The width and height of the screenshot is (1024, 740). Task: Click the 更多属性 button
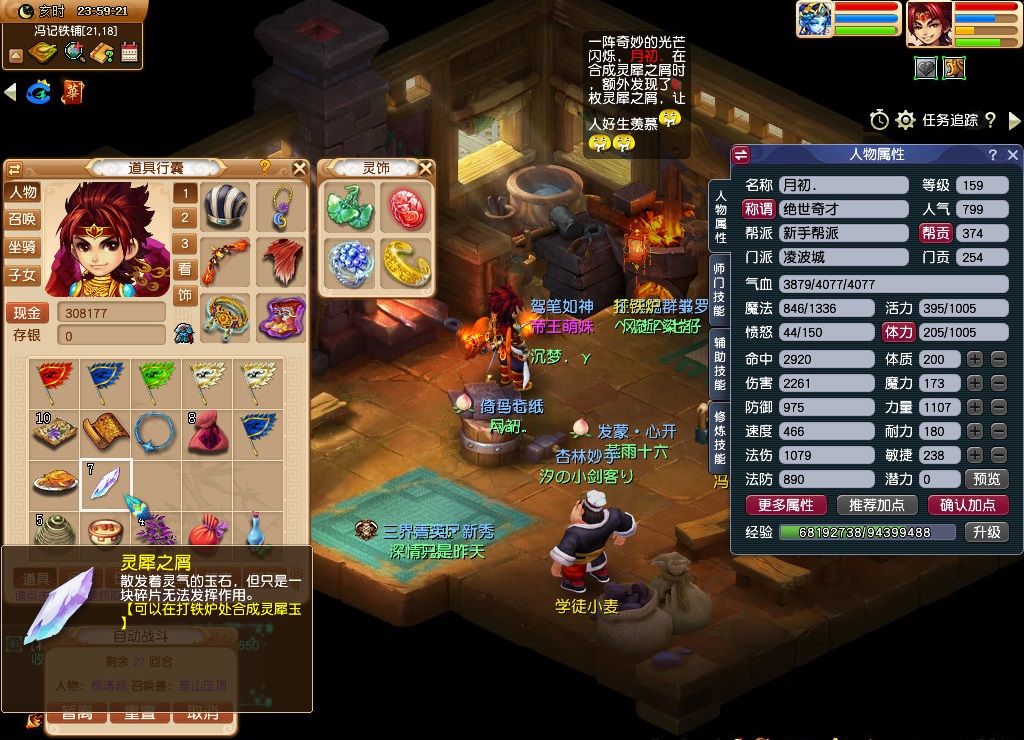[x=786, y=505]
